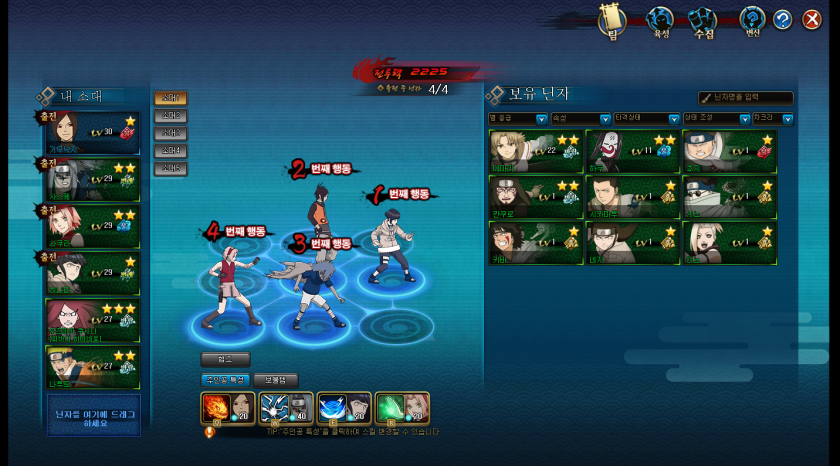Select the masked Haku ninja card
The image size is (840, 466).
632,151
